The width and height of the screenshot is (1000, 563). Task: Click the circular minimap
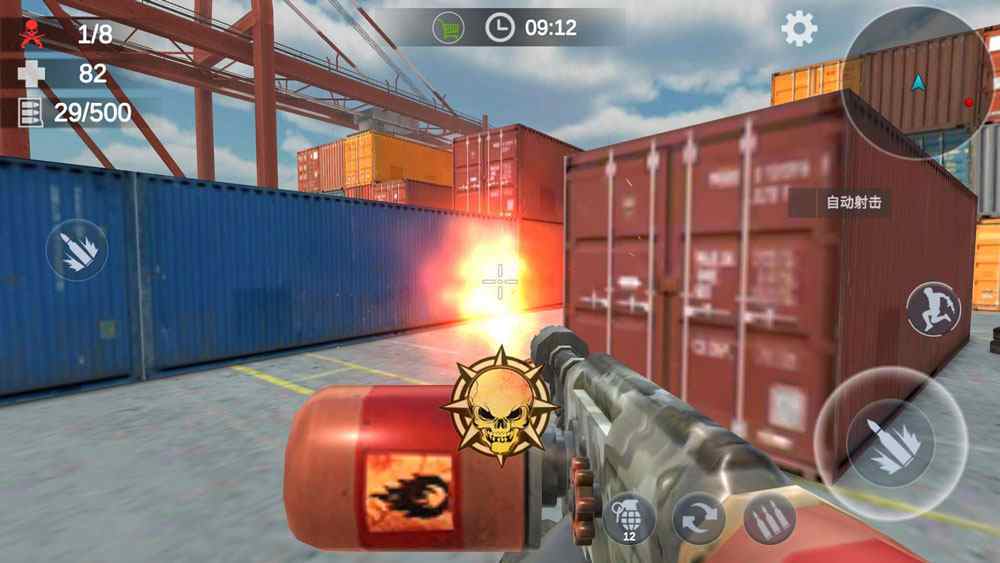919,81
